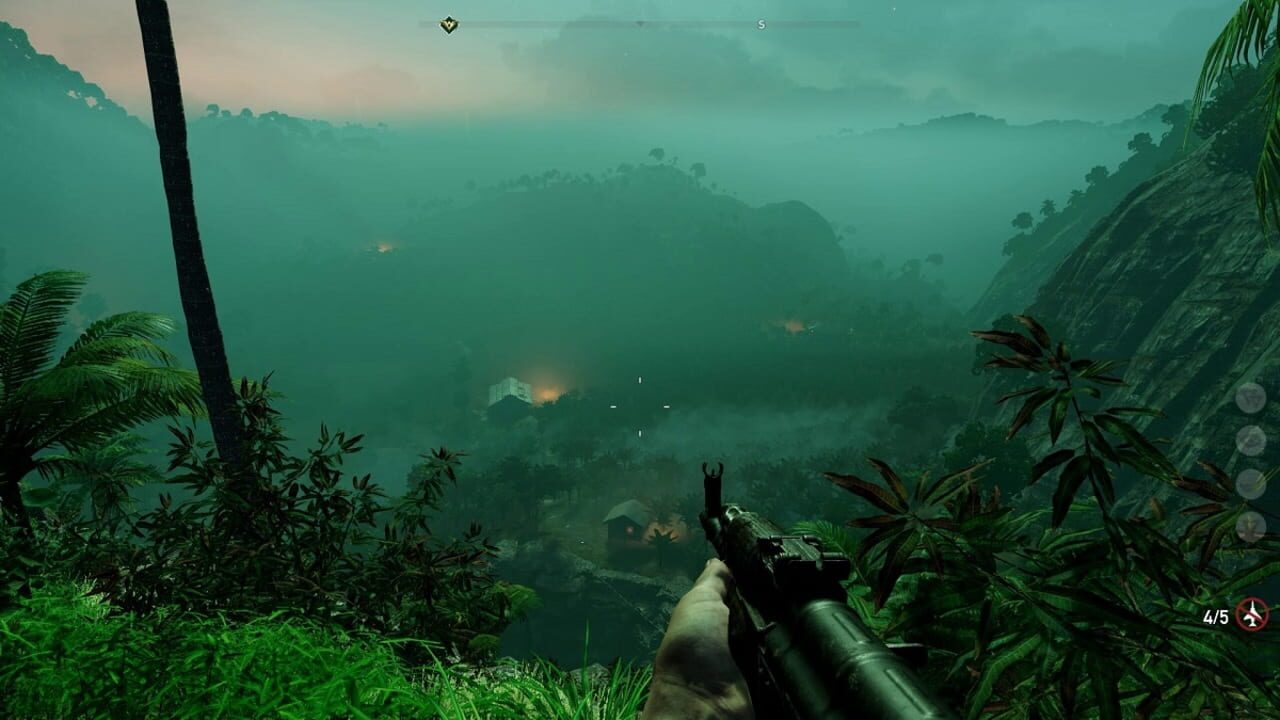The image size is (1280, 720).
Task: Click the white building in the misty valley
Action: point(509,390)
